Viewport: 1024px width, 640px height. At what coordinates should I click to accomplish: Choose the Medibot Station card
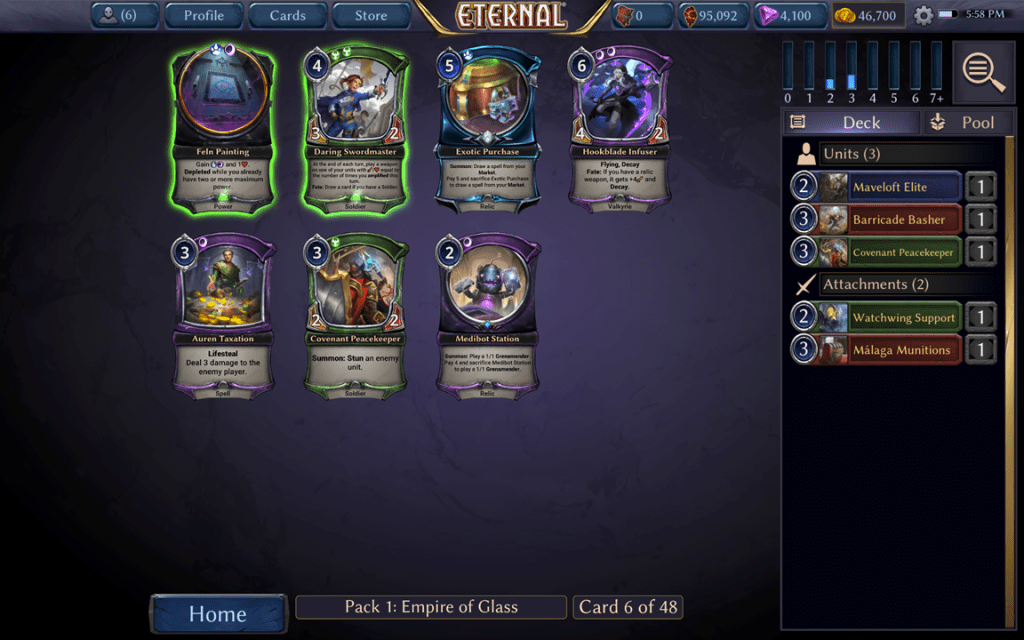[489, 315]
